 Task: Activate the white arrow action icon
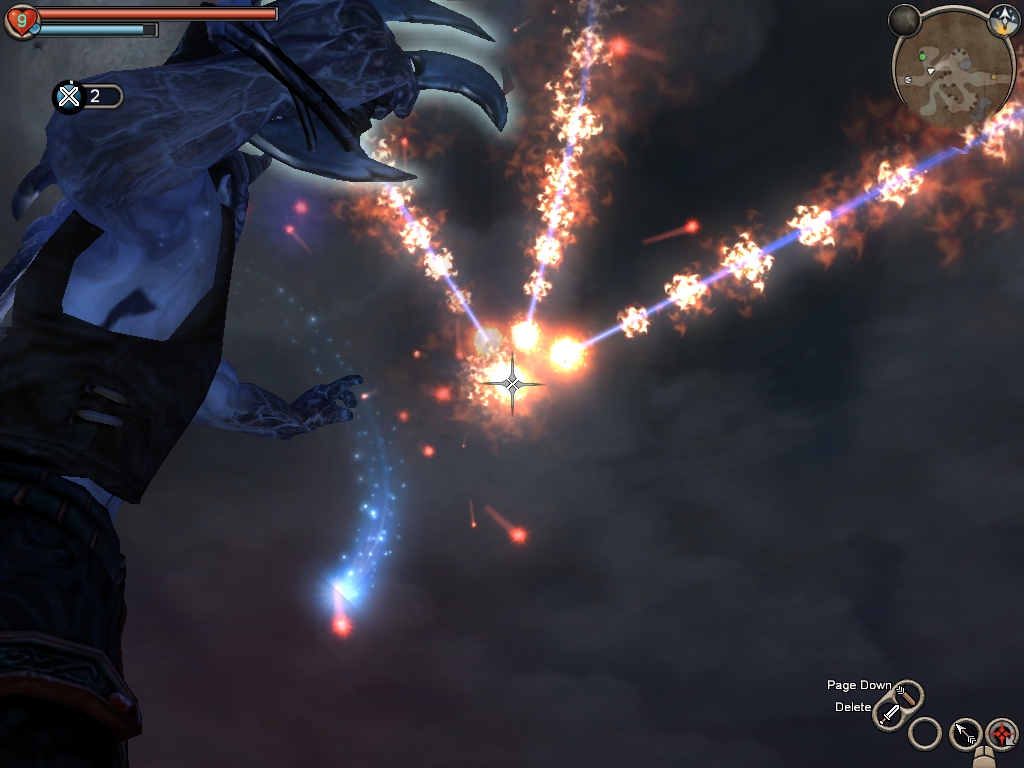pos(965,734)
